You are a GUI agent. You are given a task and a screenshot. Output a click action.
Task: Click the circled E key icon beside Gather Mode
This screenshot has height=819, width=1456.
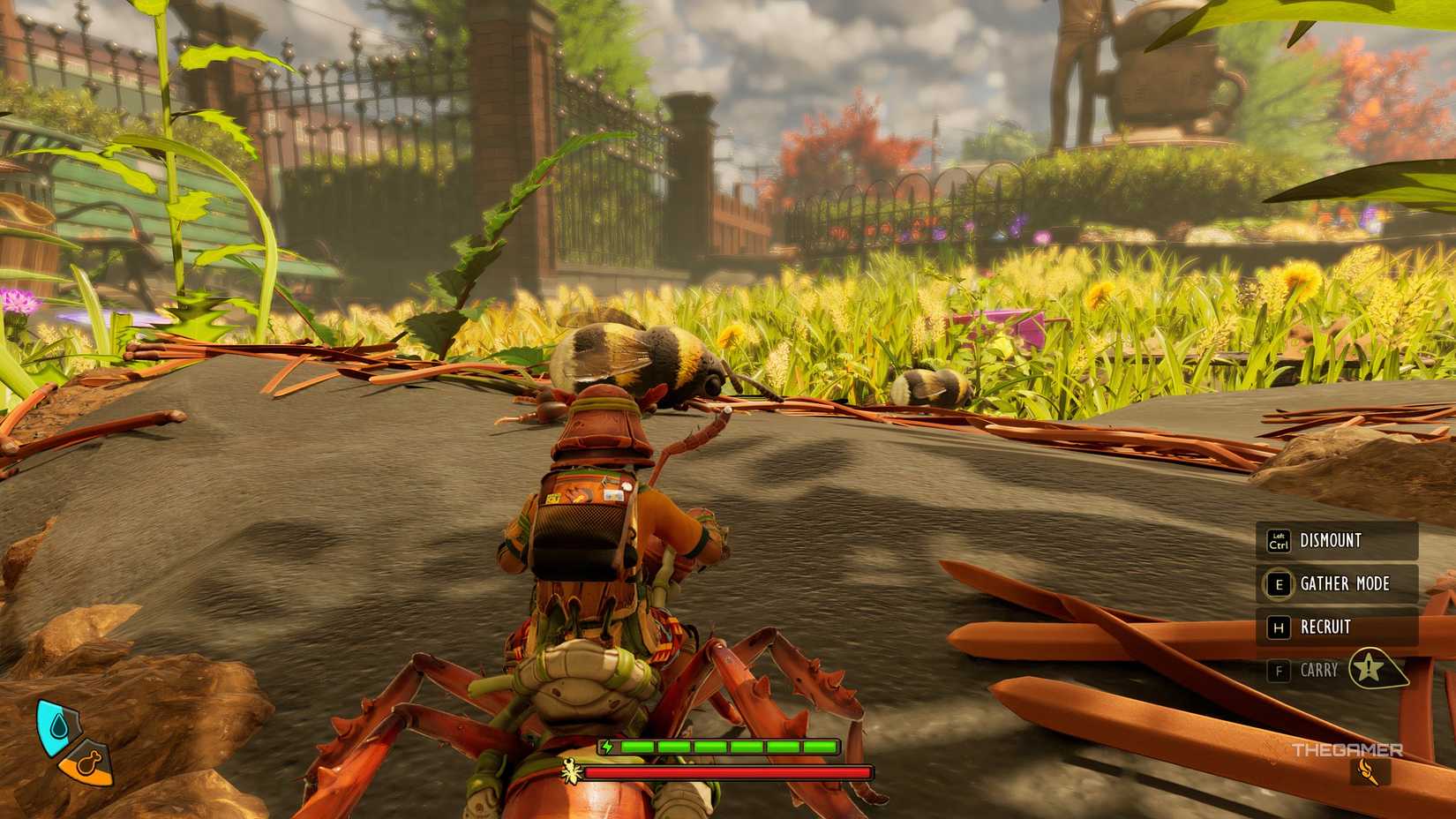[x=1279, y=584]
